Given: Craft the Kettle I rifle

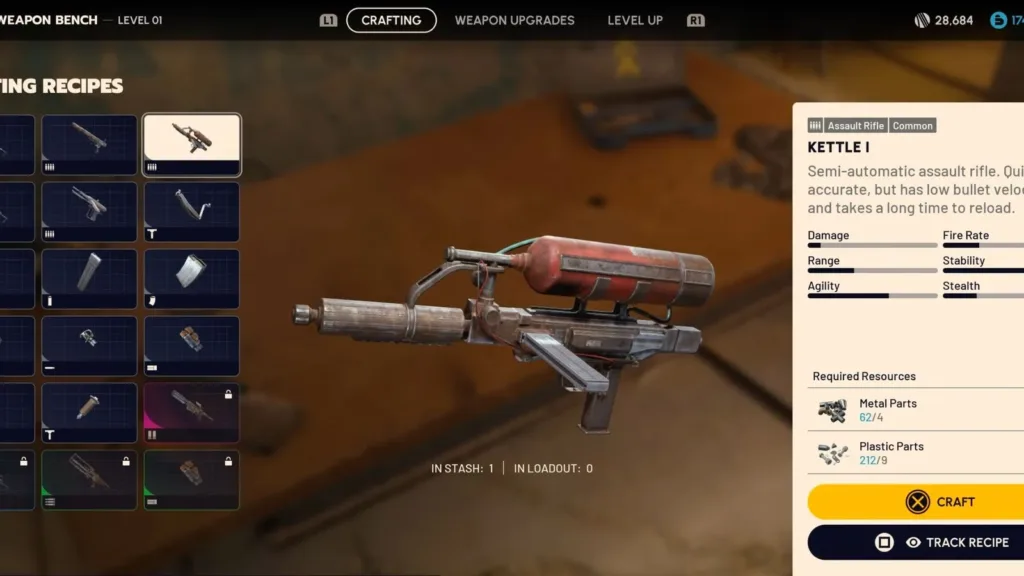Looking at the screenshot, I should [915, 502].
